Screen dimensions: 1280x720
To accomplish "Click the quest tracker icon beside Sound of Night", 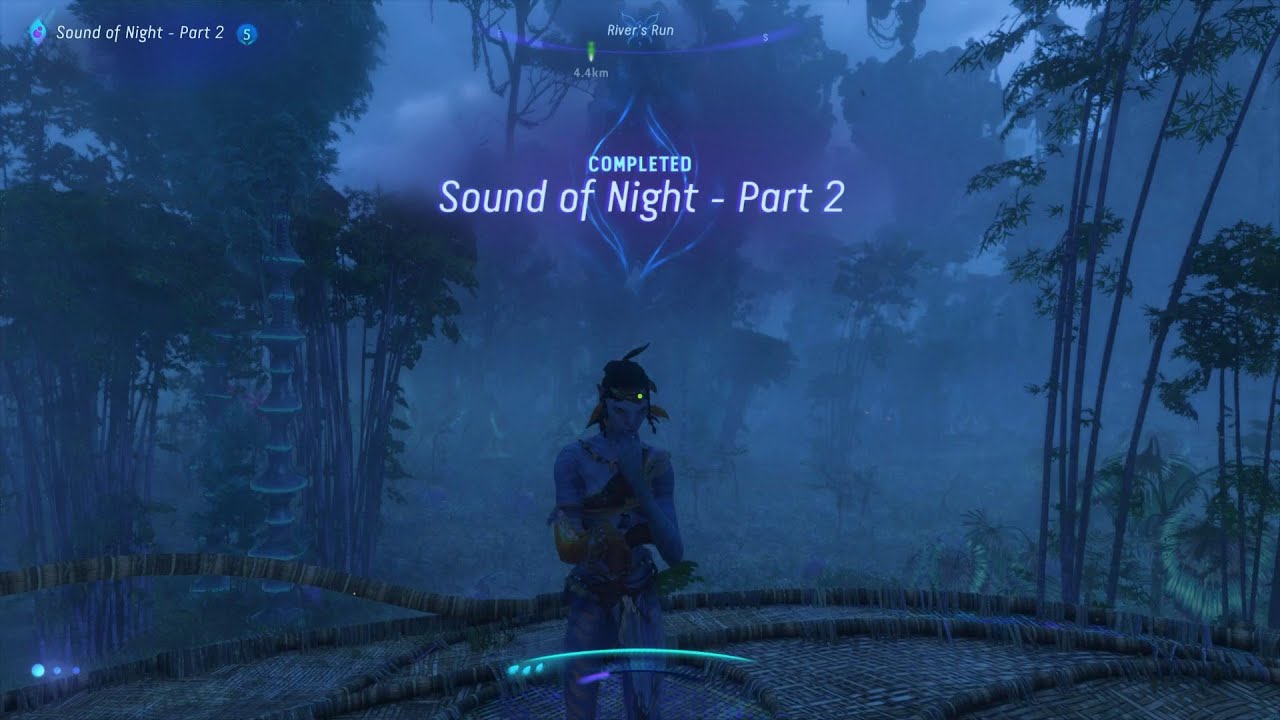I will click(38, 33).
